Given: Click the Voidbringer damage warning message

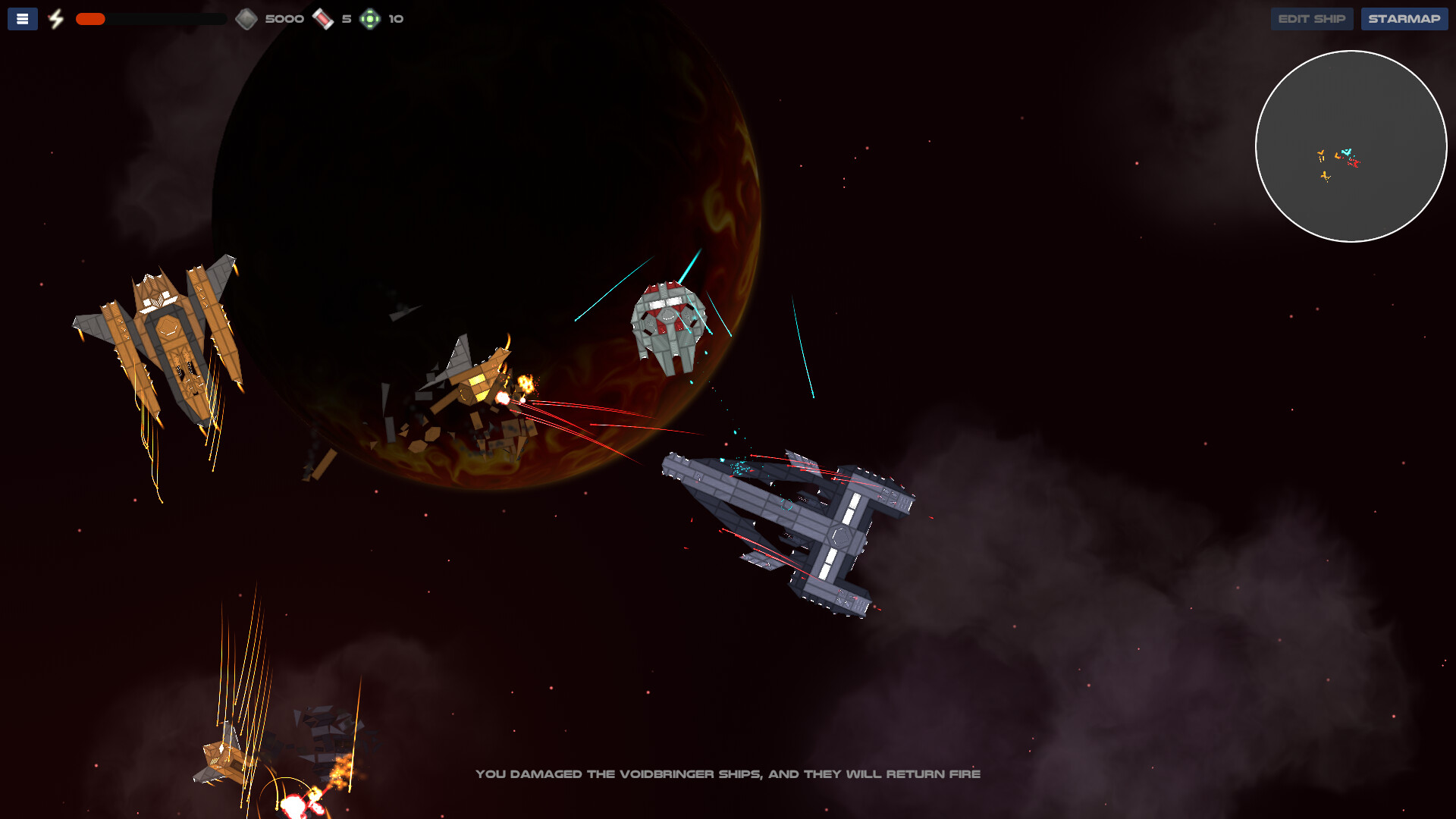Looking at the screenshot, I should [728, 774].
